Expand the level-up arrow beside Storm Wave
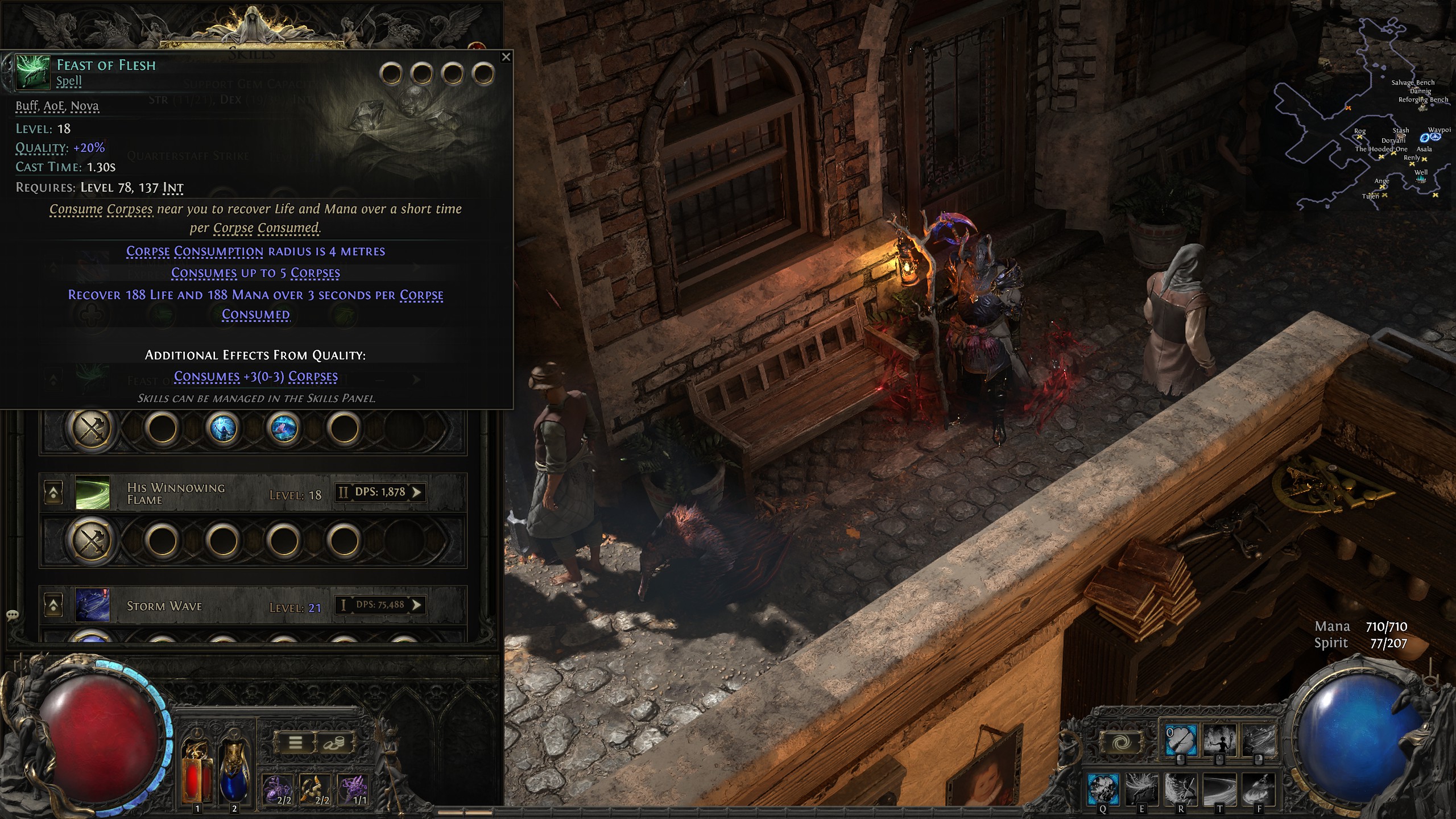The height and width of the screenshot is (819, 1456). [x=53, y=605]
